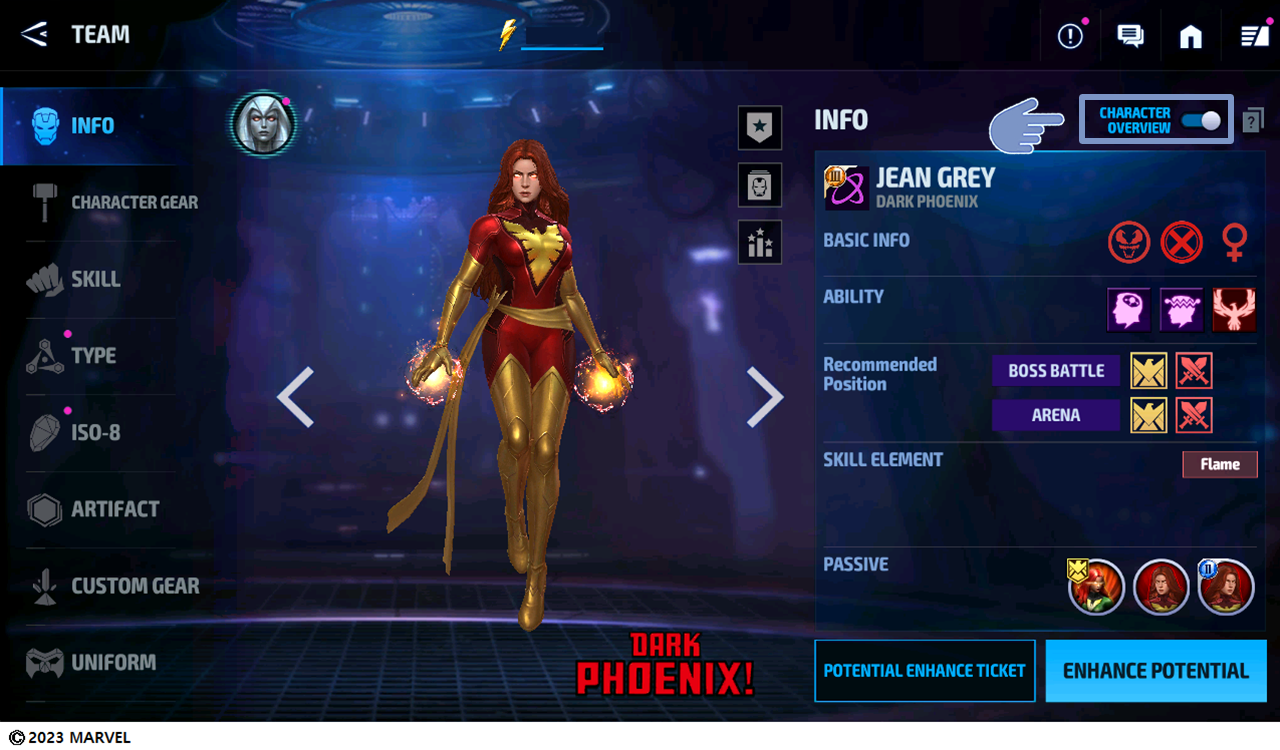Image resolution: width=1280 pixels, height=750 pixels.
Task: Select the Info tab
Action: 90,126
